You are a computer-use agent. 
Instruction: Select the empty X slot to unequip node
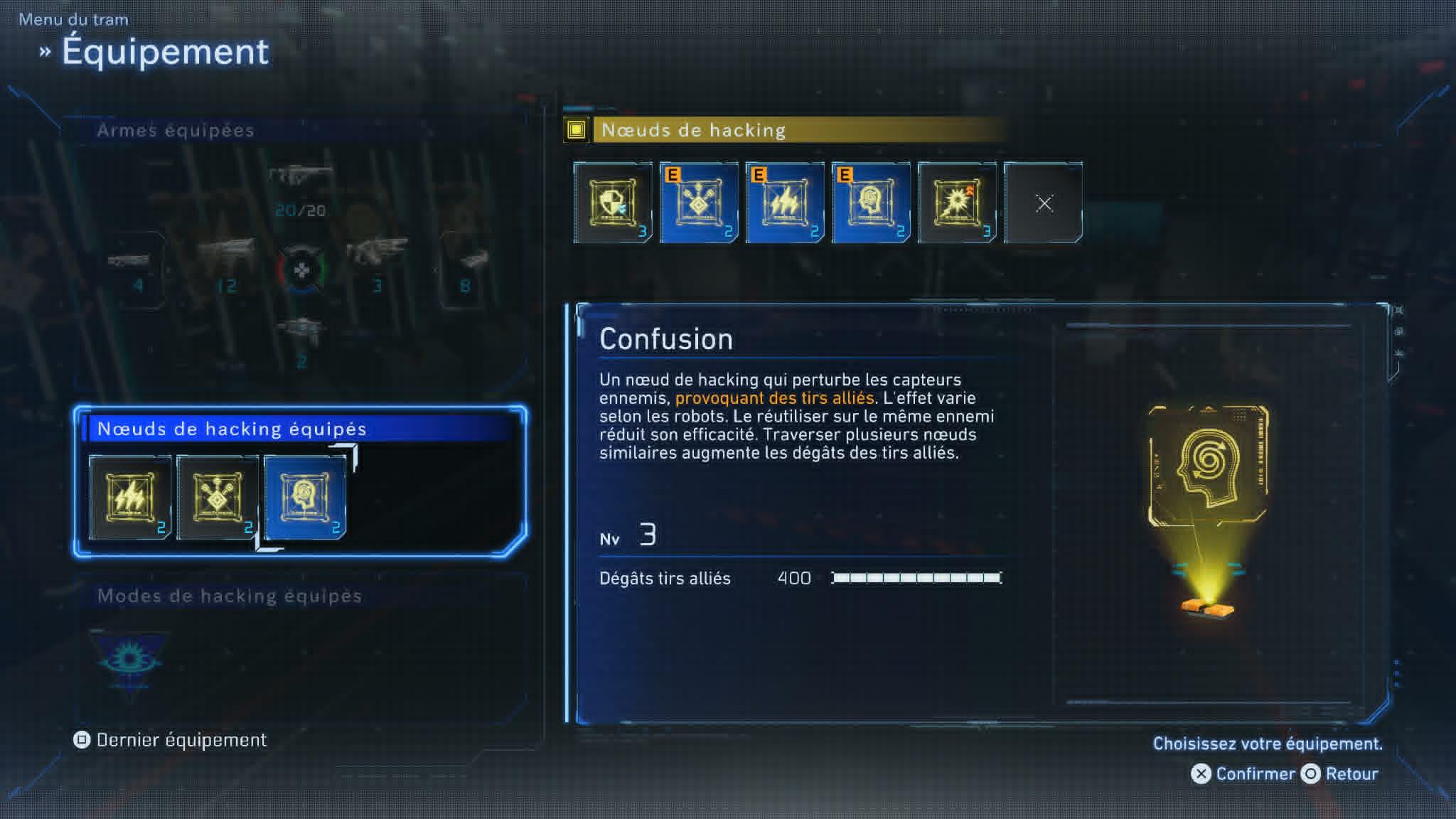click(1043, 203)
